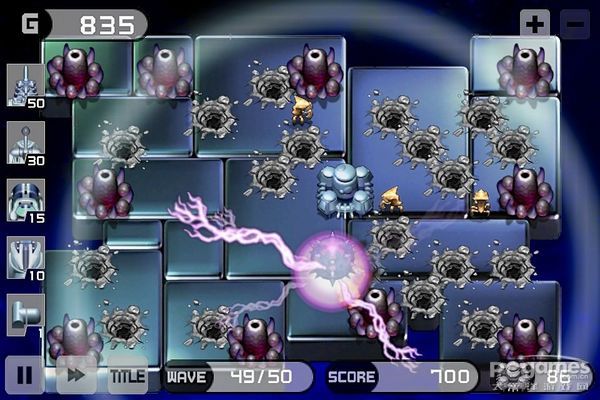
Task: Zoom out with the minus button
Action: click(573, 24)
